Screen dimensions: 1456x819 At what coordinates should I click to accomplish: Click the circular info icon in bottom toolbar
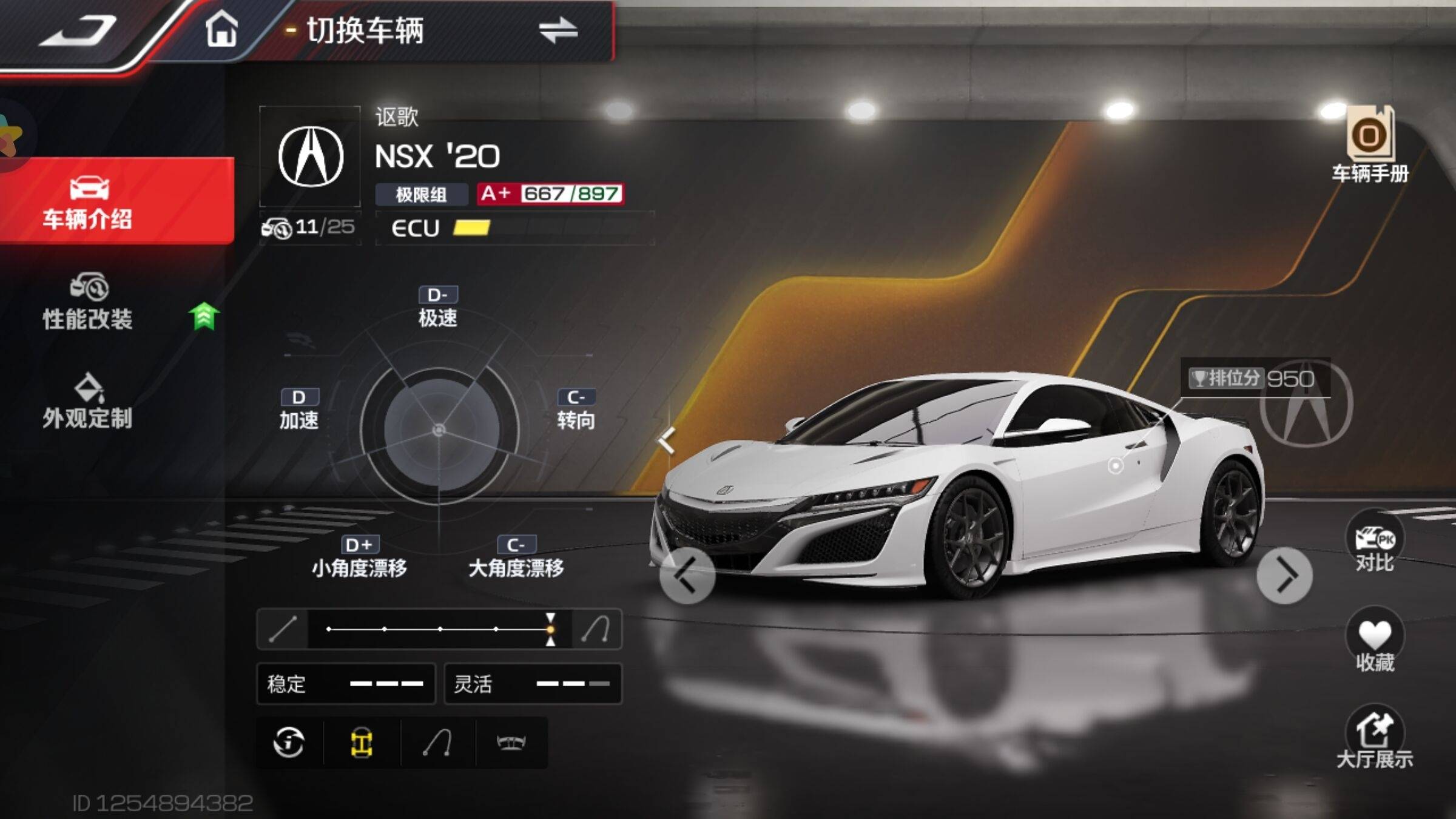point(289,743)
